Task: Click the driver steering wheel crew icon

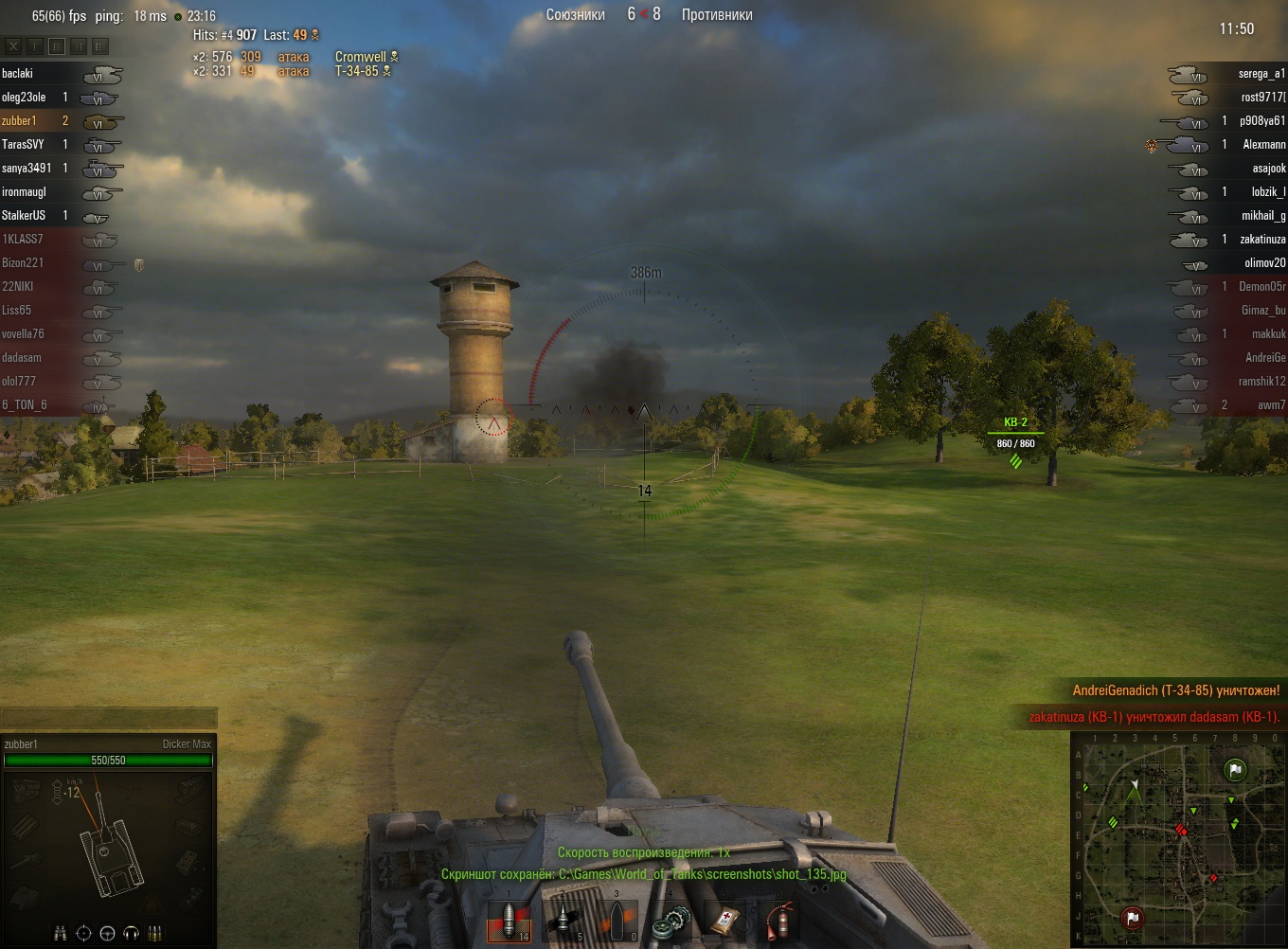Action: [x=107, y=934]
